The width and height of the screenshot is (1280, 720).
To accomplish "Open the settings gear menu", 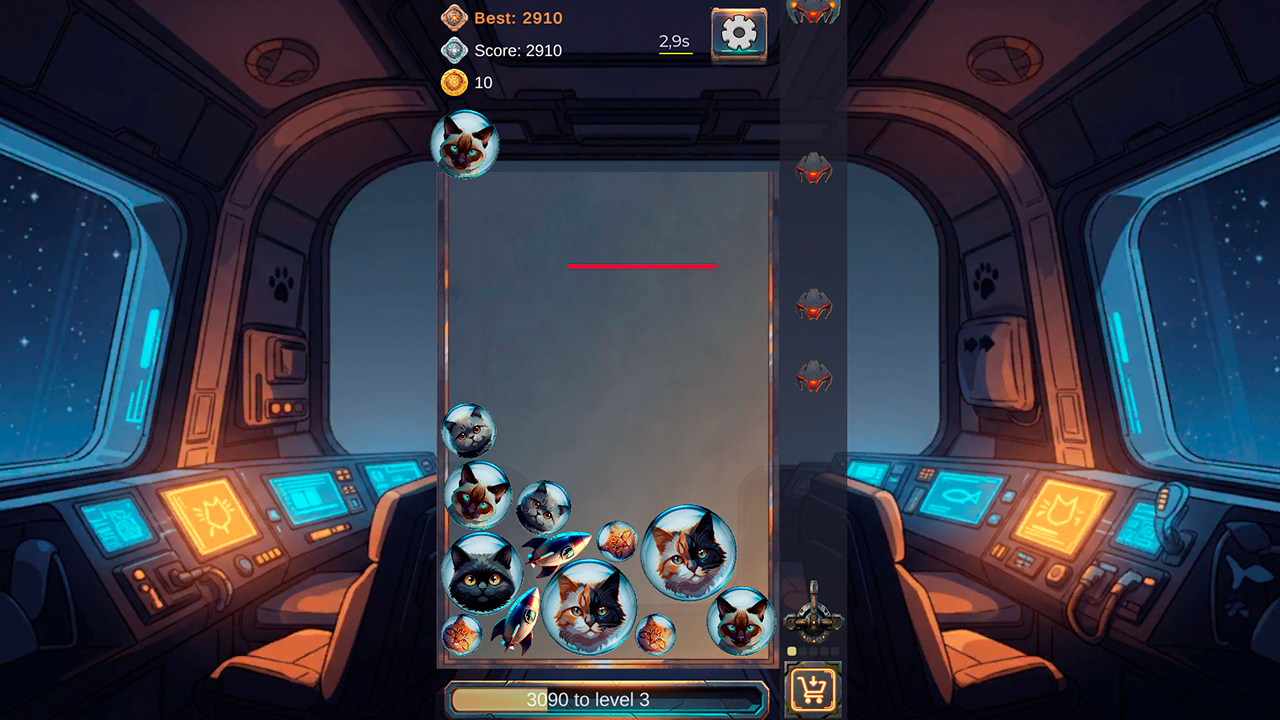I will click(737, 31).
